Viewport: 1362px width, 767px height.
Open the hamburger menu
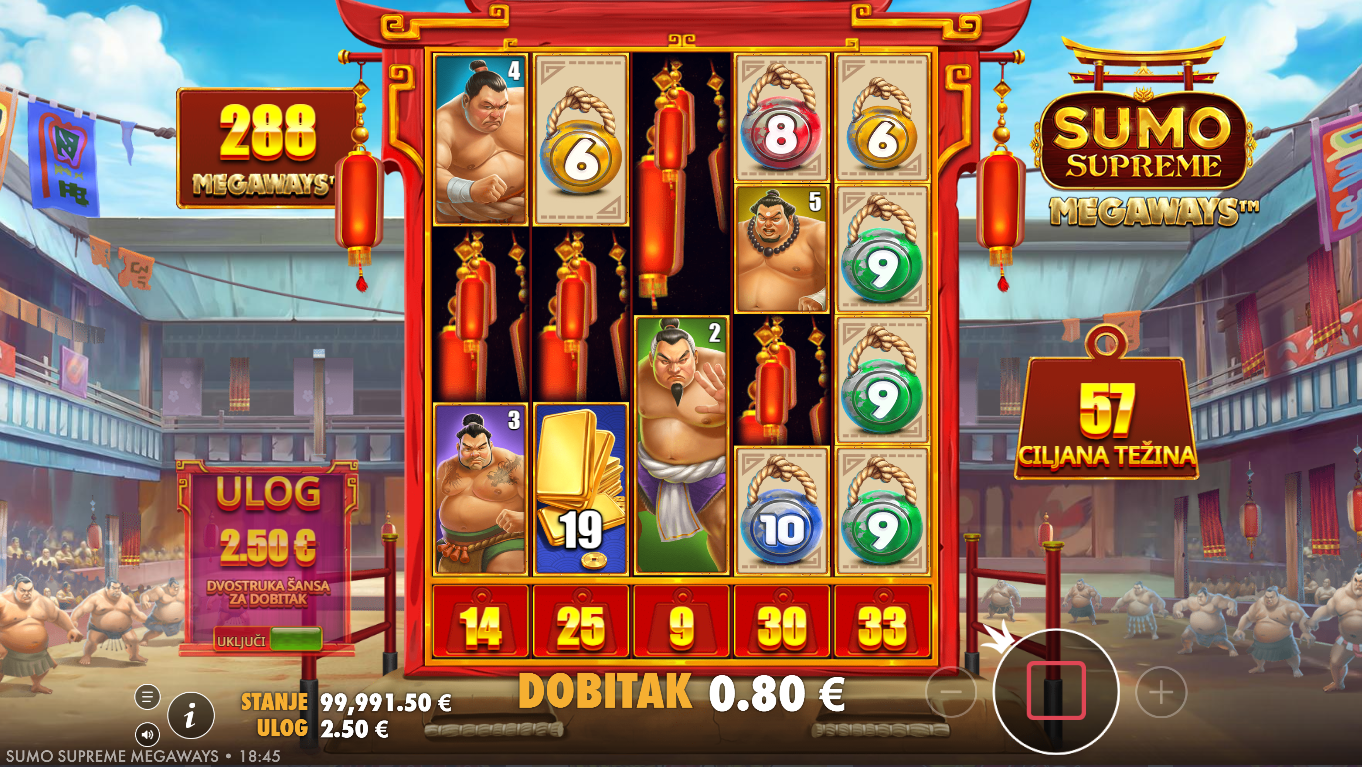click(147, 696)
